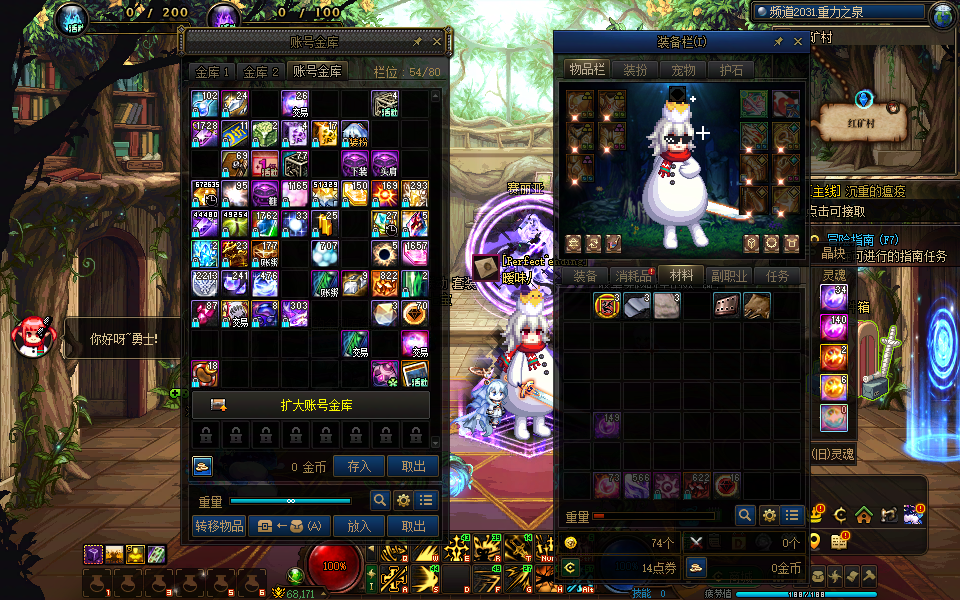The height and width of the screenshot is (600, 960).
Task: Switch to the 装备 inventory tab
Action: tap(585, 276)
